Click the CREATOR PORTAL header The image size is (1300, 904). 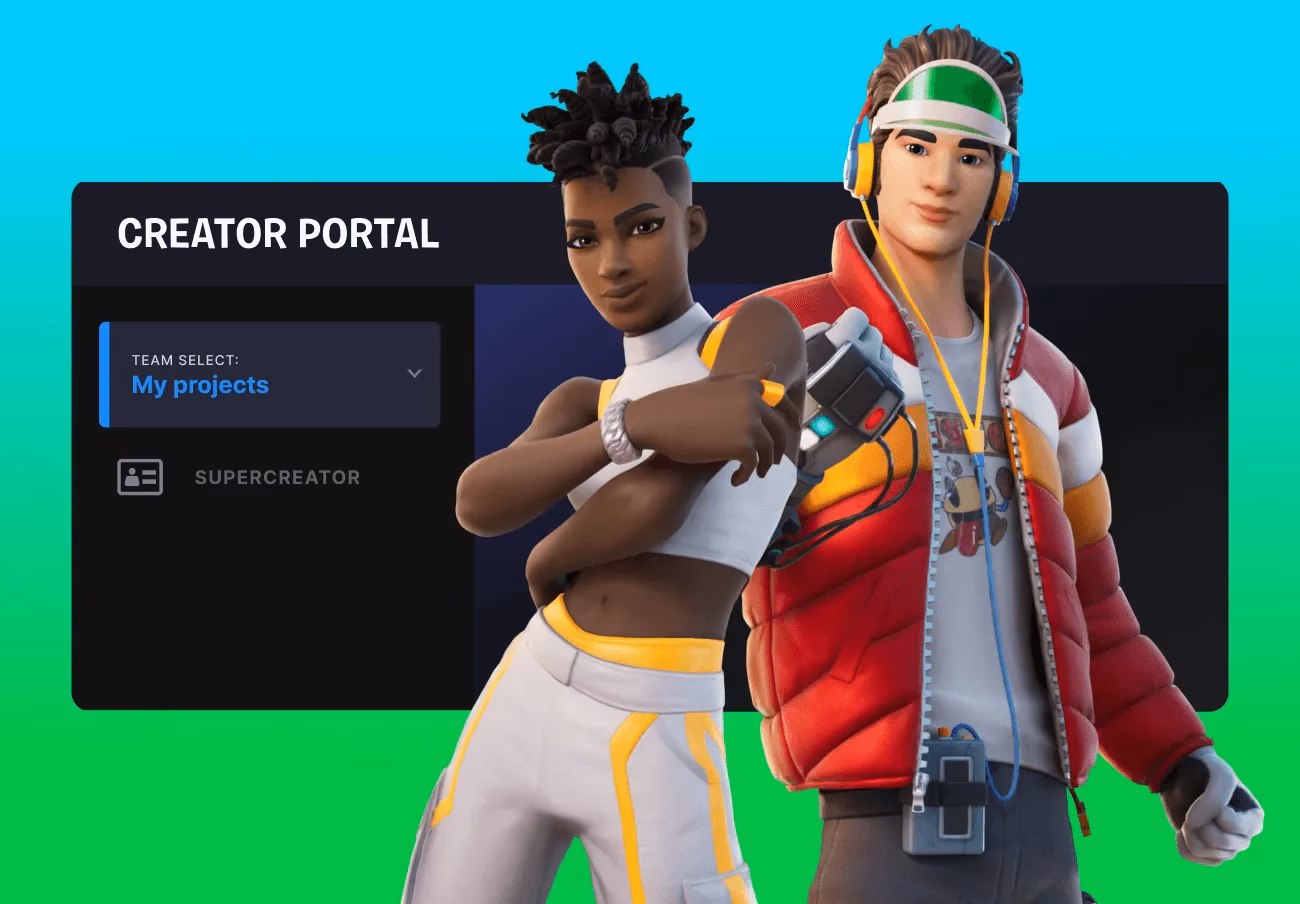point(278,234)
